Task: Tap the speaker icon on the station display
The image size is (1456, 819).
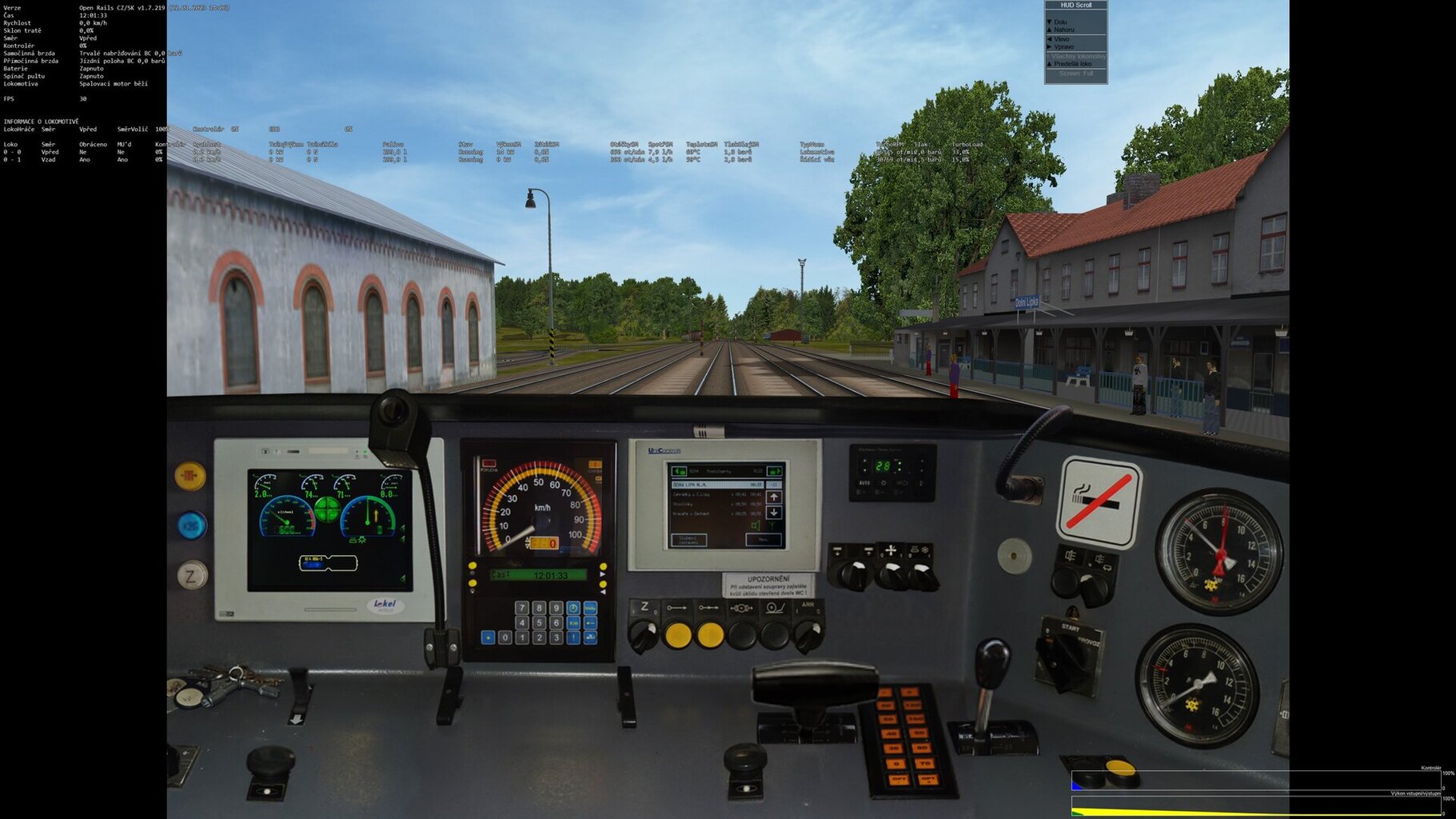Action: click(x=756, y=525)
